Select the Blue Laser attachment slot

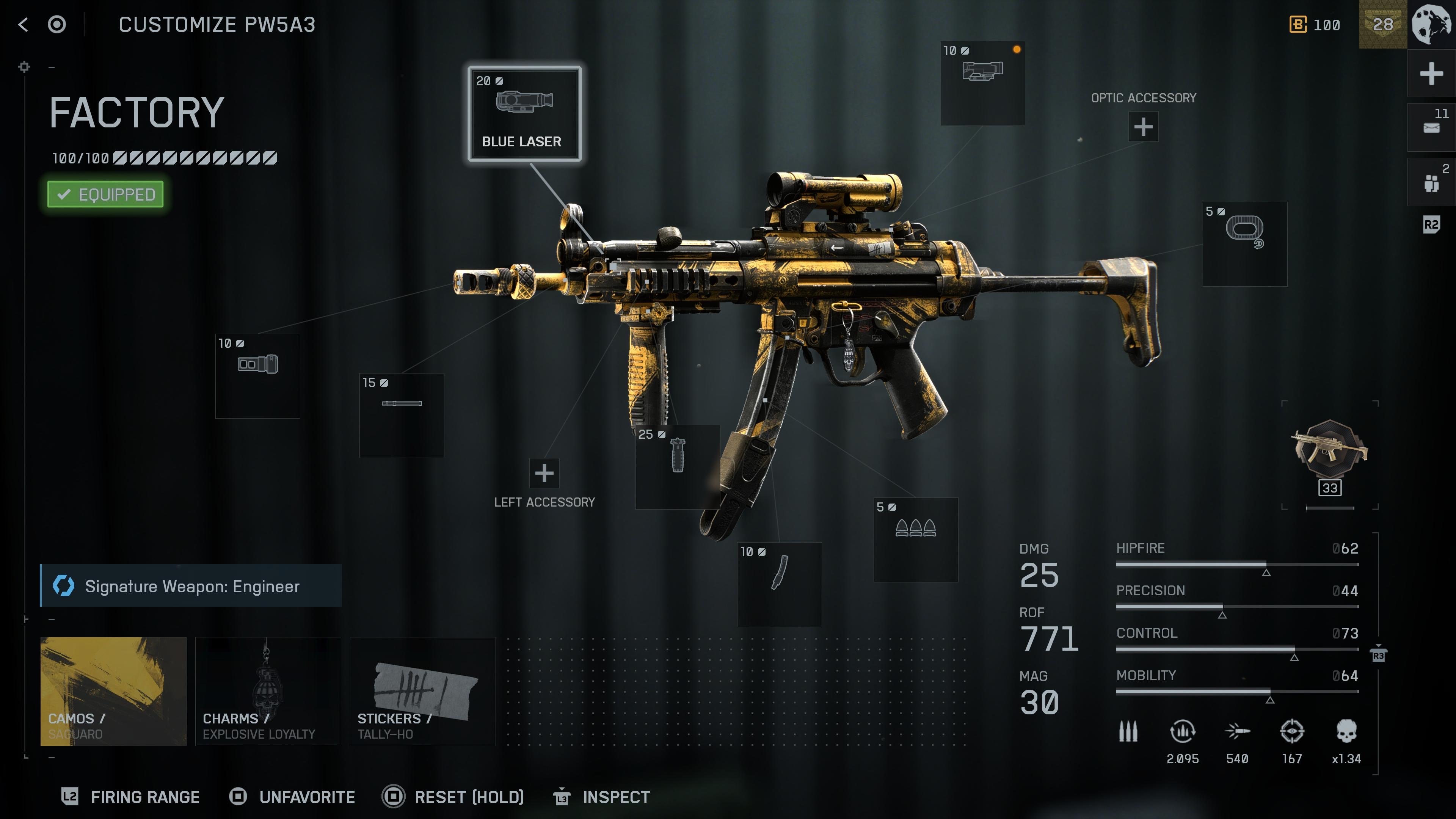coord(524,113)
